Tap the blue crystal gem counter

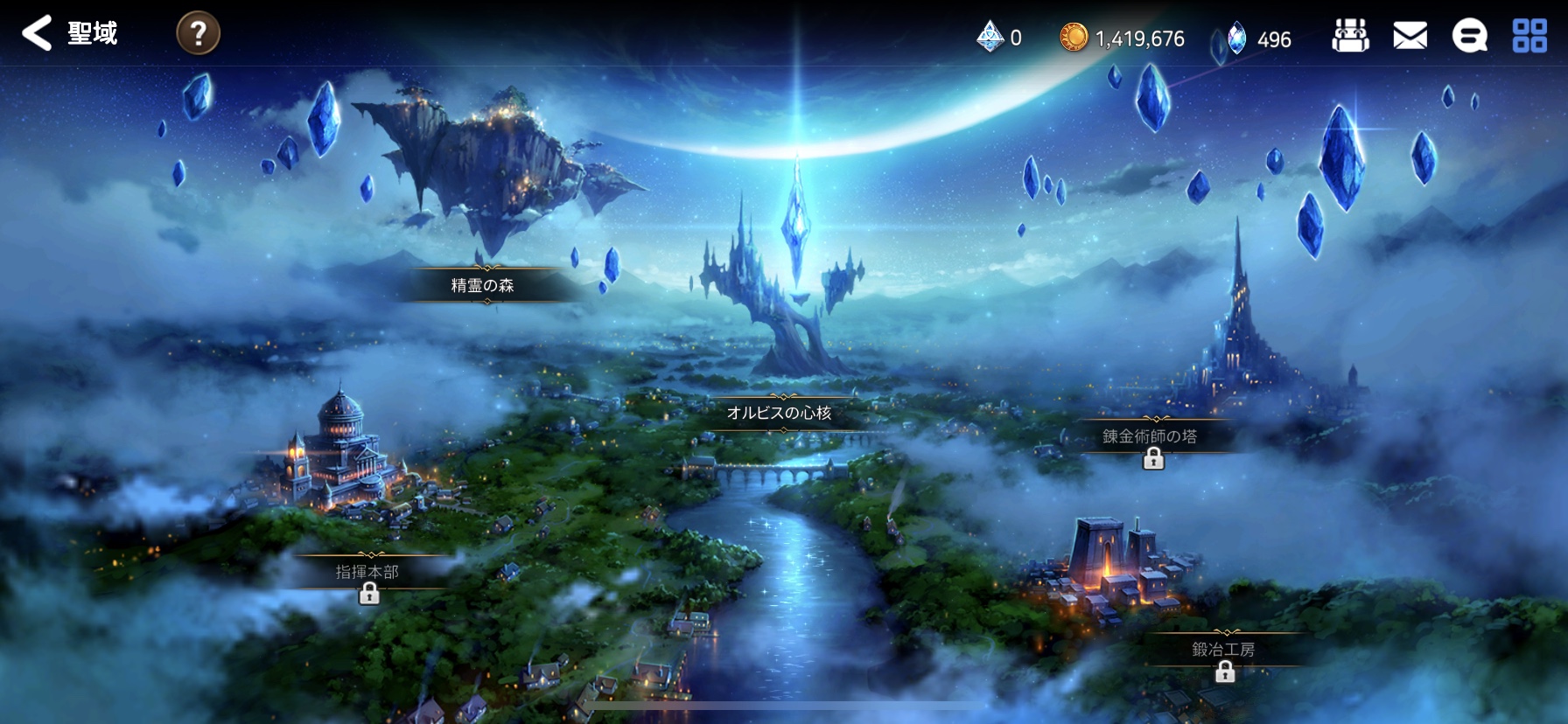pyautogui.click(x=1259, y=39)
